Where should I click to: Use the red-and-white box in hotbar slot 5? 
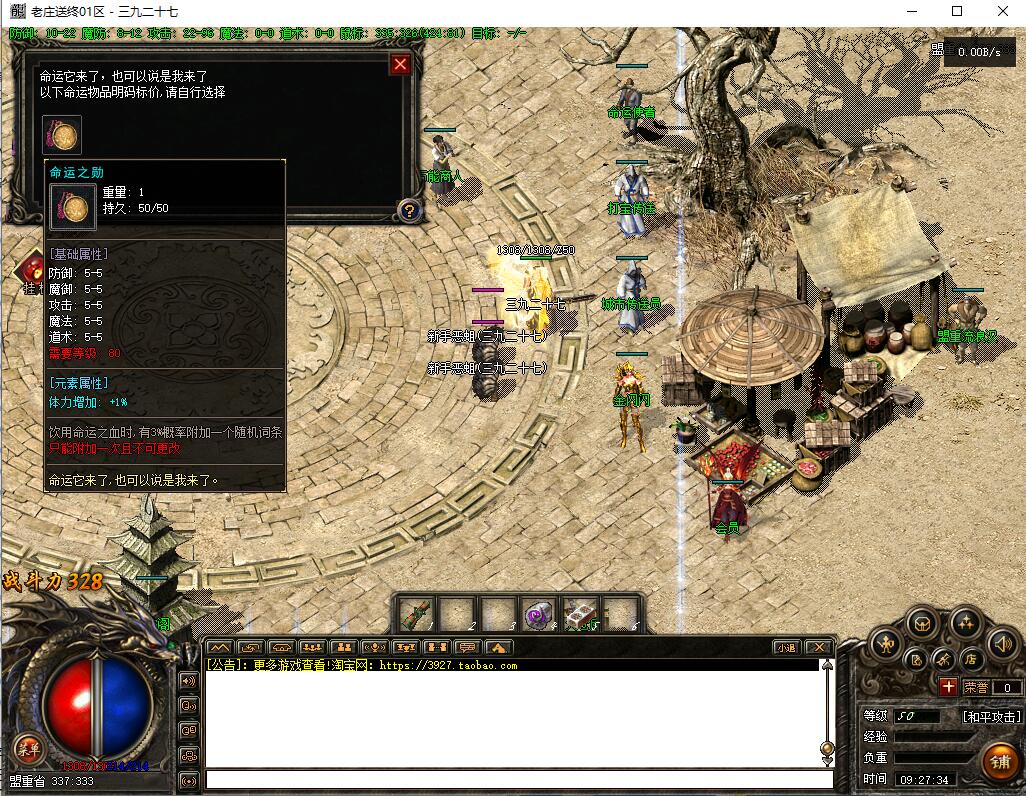pyautogui.click(x=580, y=614)
